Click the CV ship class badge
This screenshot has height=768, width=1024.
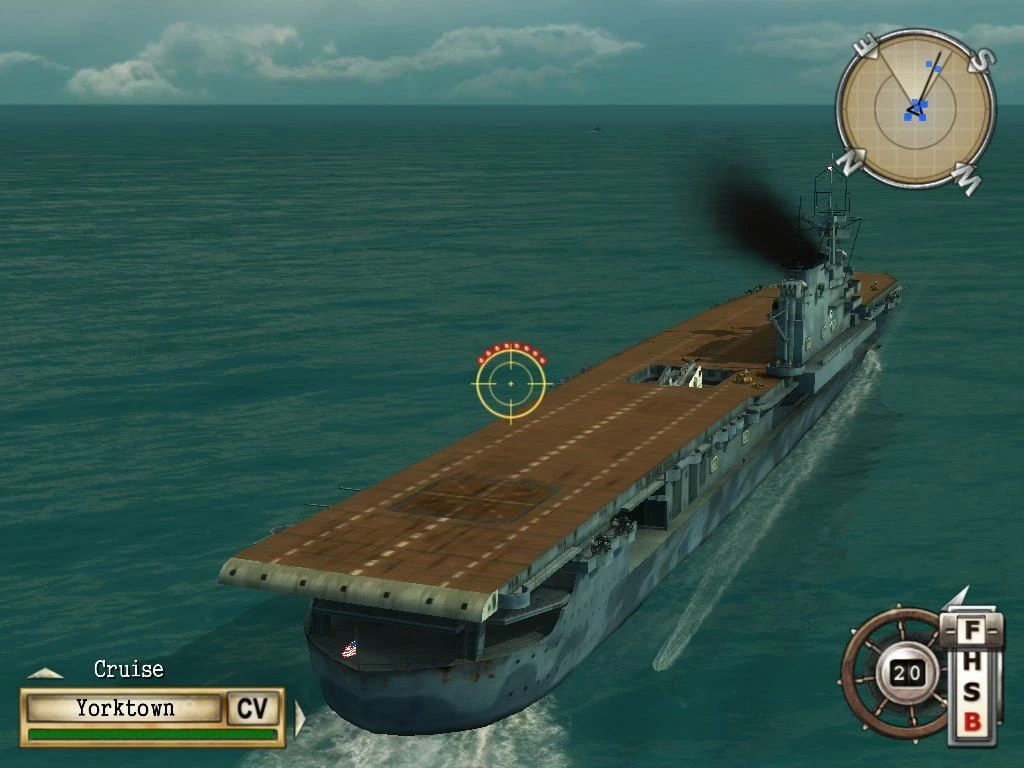coord(252,709)
